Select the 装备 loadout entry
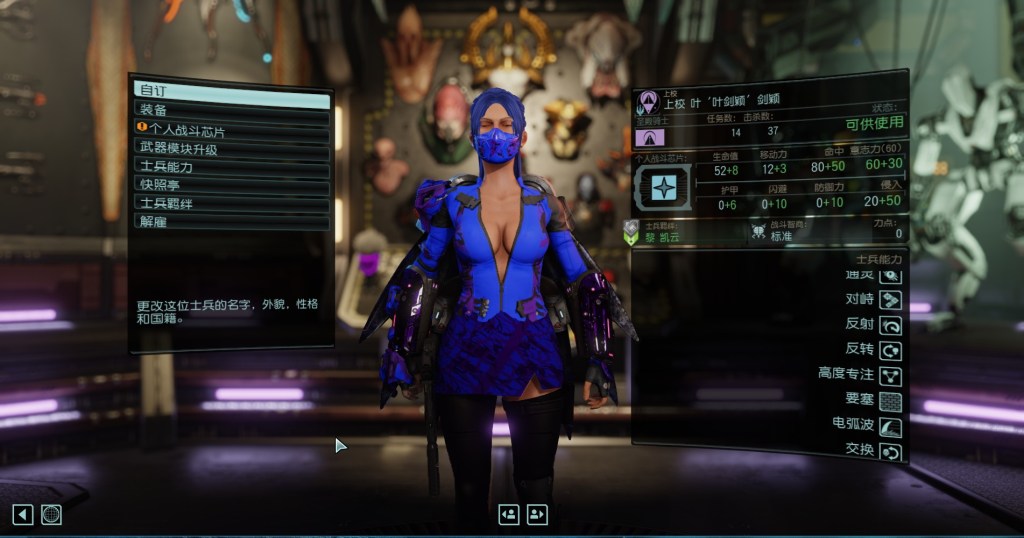The width and height of the screenshot is (1024, 538). (231, 111)
